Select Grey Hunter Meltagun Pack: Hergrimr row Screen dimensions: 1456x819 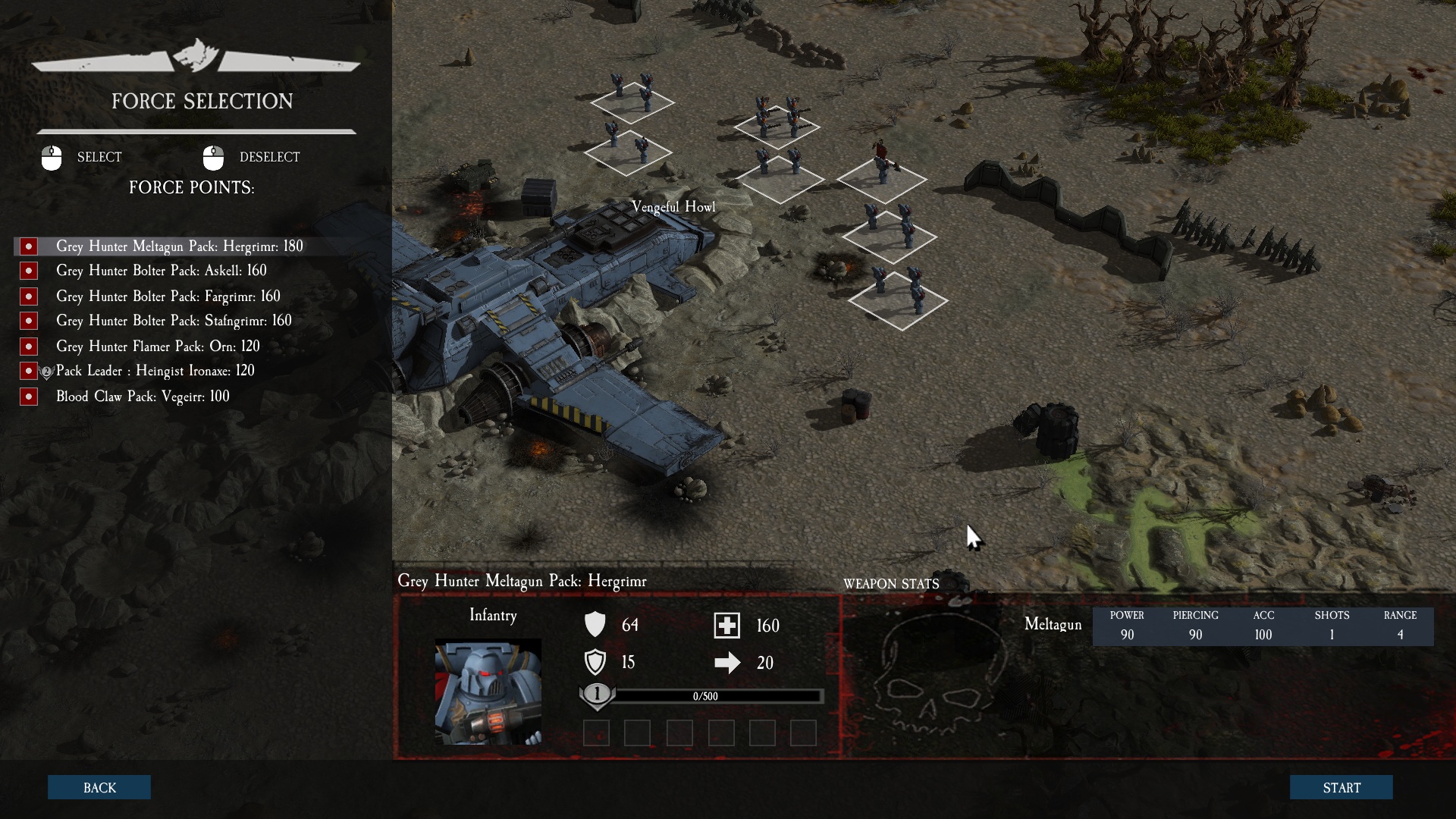179,246
